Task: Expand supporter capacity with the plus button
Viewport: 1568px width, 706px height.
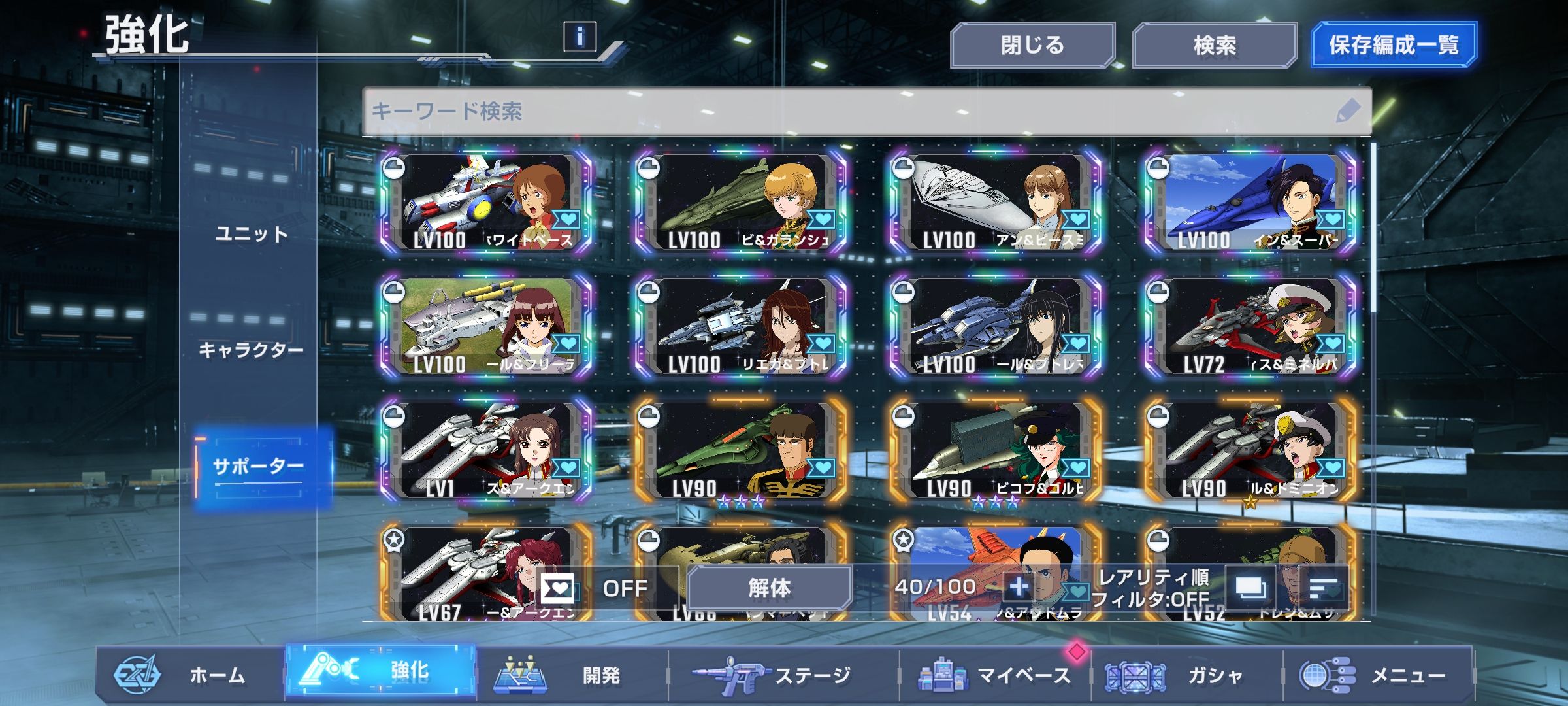Action: tap(1019, 587)
